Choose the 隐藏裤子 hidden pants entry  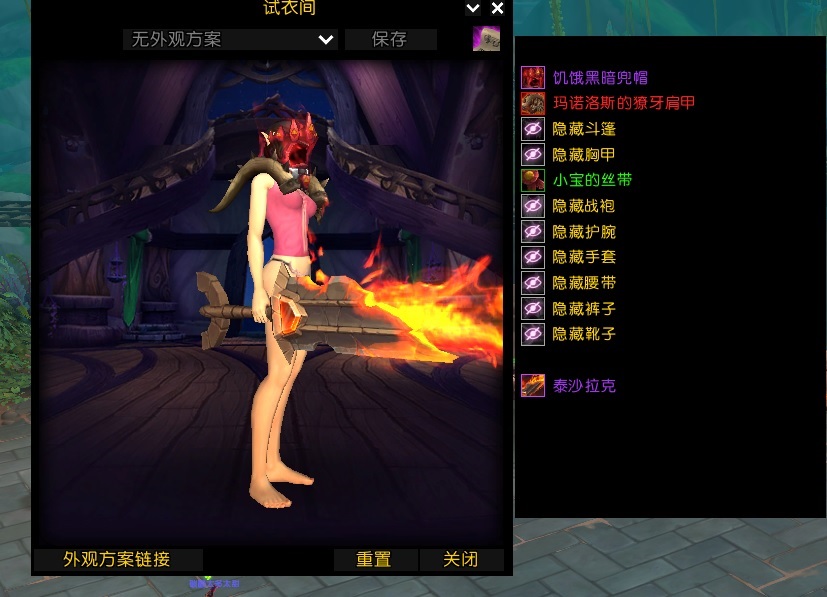pos(584,309)
